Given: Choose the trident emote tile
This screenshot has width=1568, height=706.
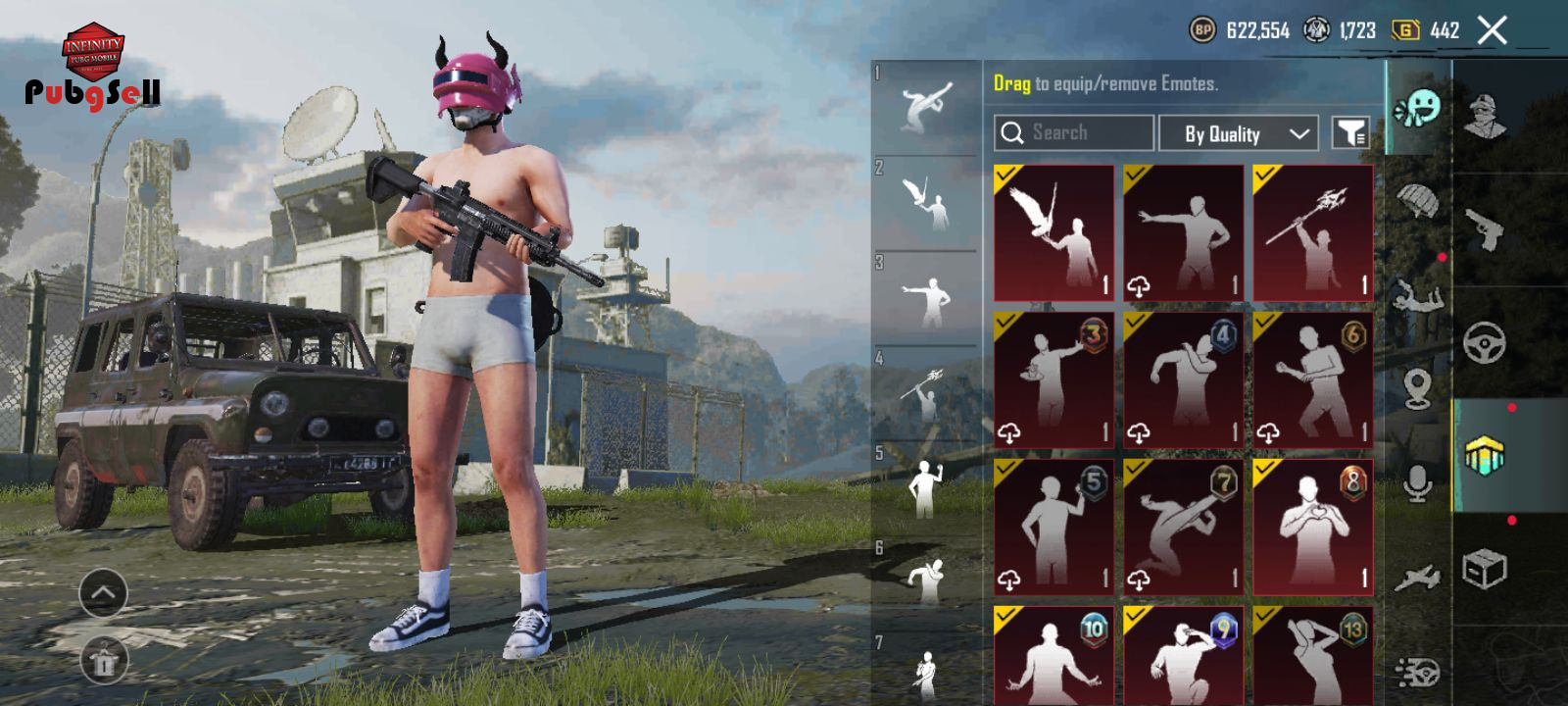Looking at the screenshot, I should [x=1313, y=233].
